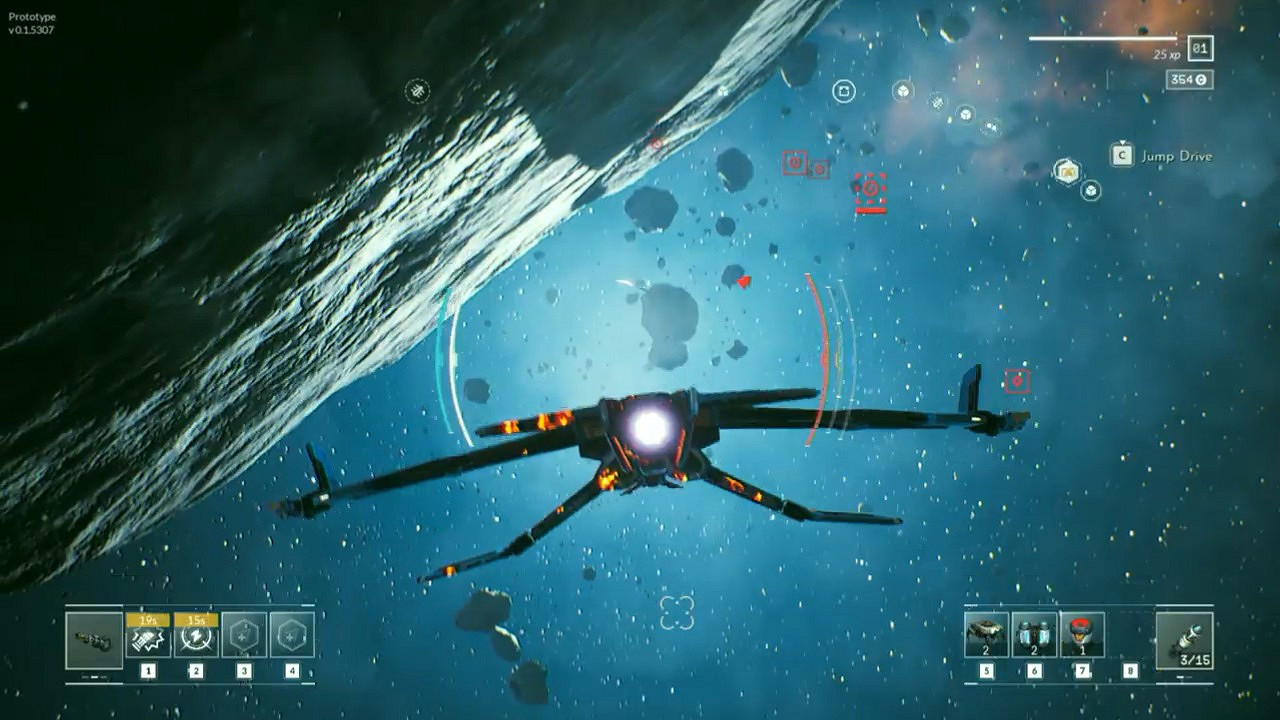The image size is (1280, 720).
Task: Select the pilot helmet item in slot 7
Action: tap(1083, 633)
